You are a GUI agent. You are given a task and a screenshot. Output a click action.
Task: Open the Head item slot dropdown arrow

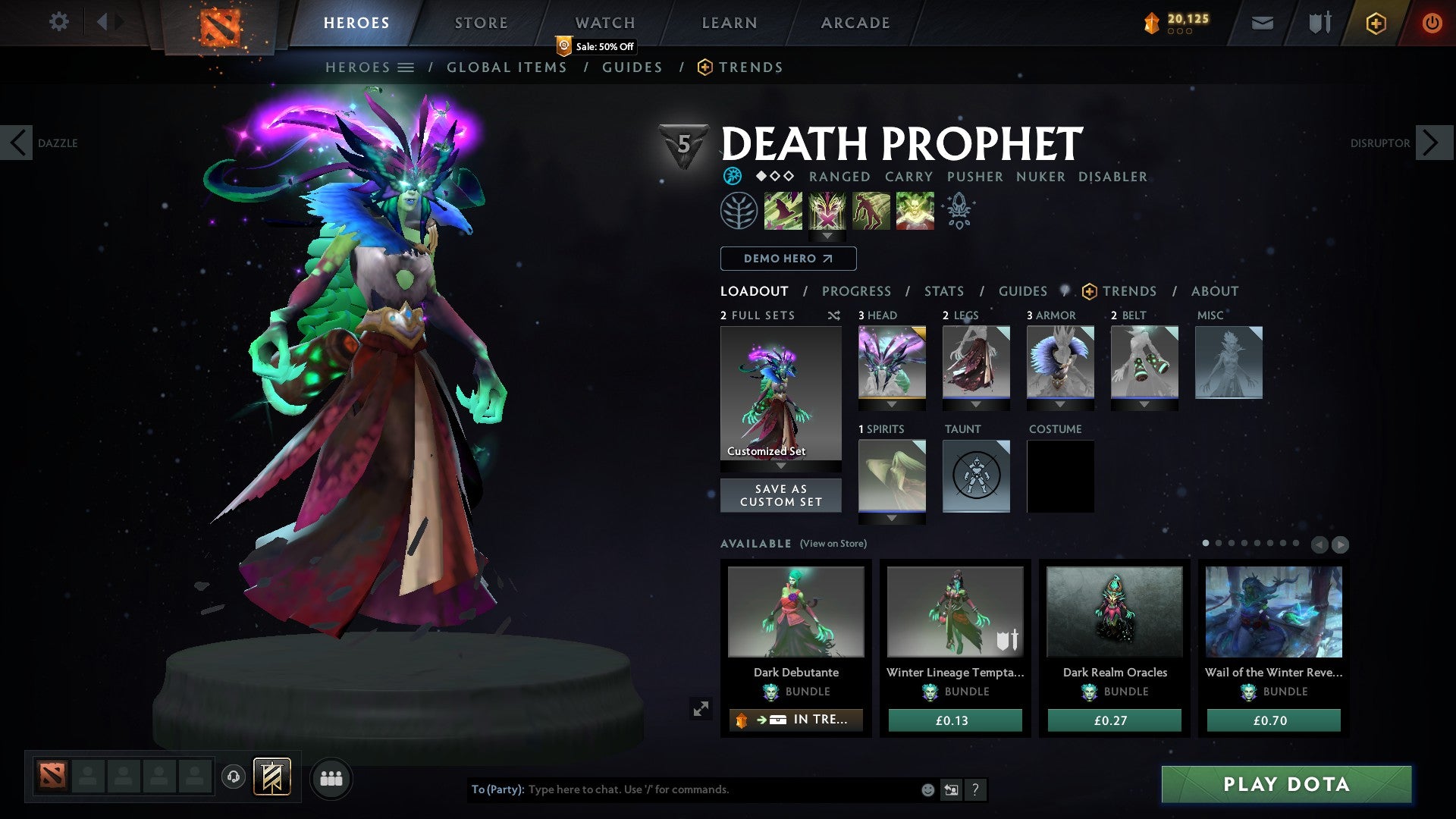(891, 404)
